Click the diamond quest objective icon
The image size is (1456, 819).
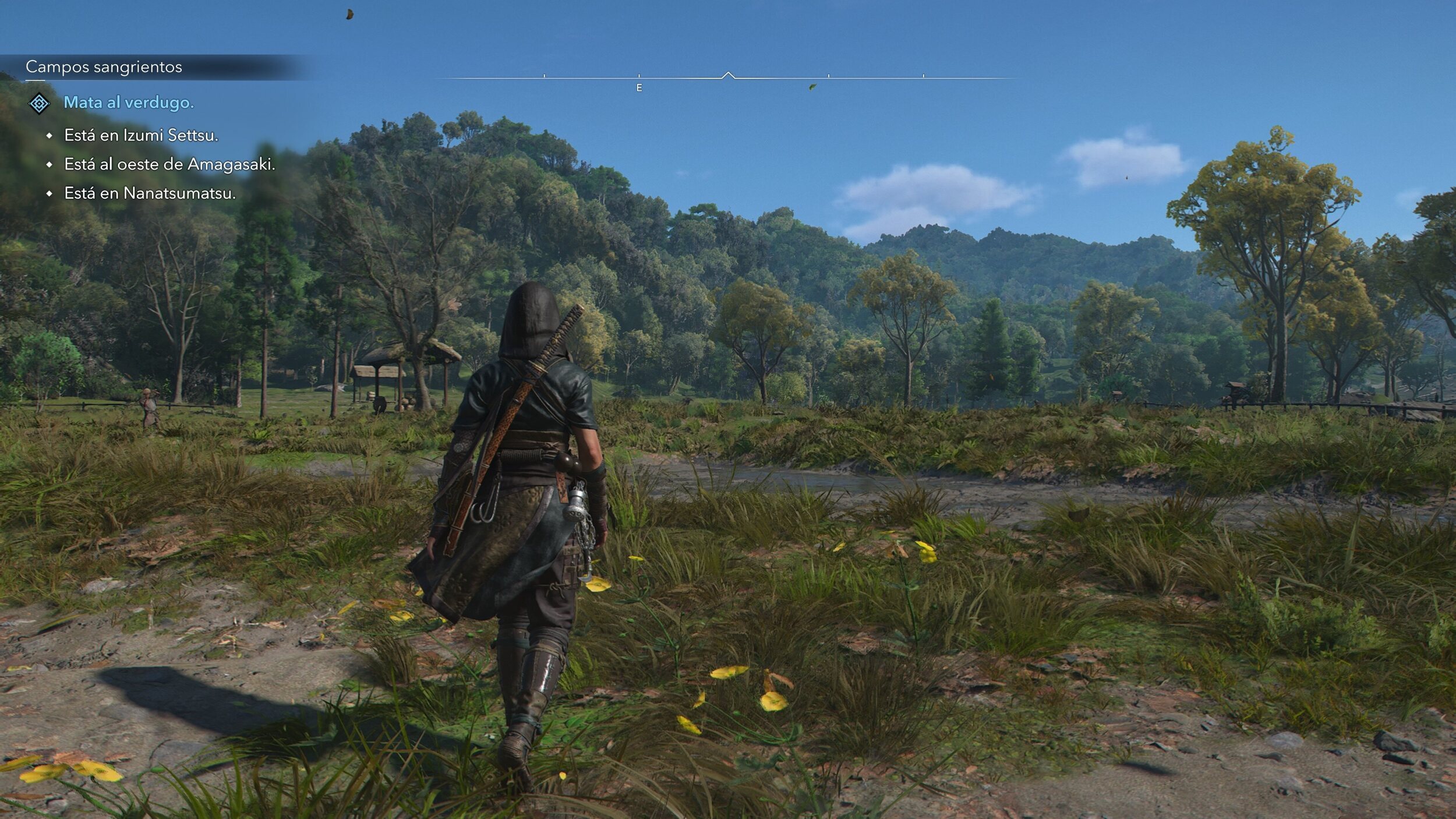39,104
